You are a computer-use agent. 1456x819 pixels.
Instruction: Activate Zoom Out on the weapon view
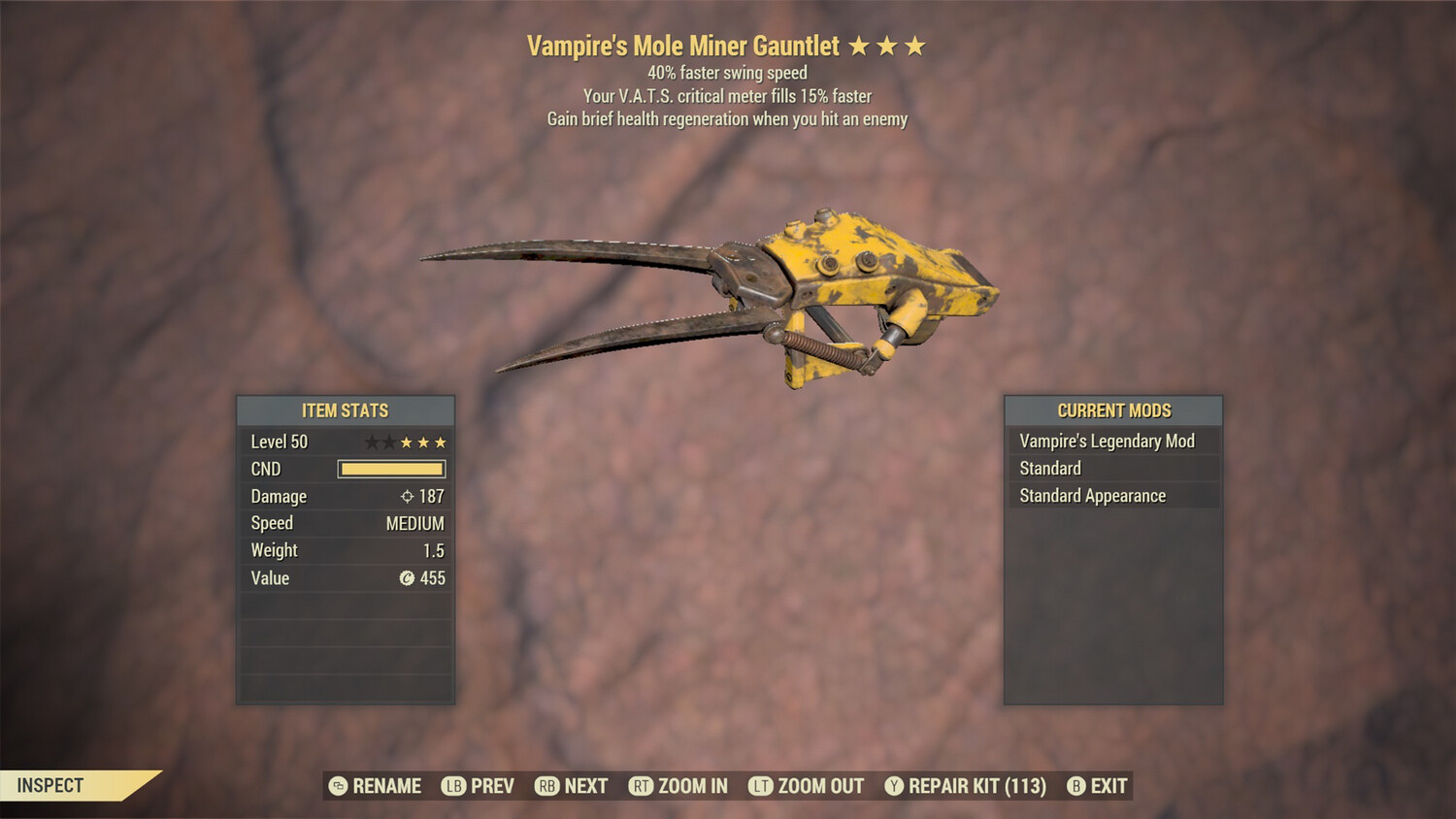807,786
